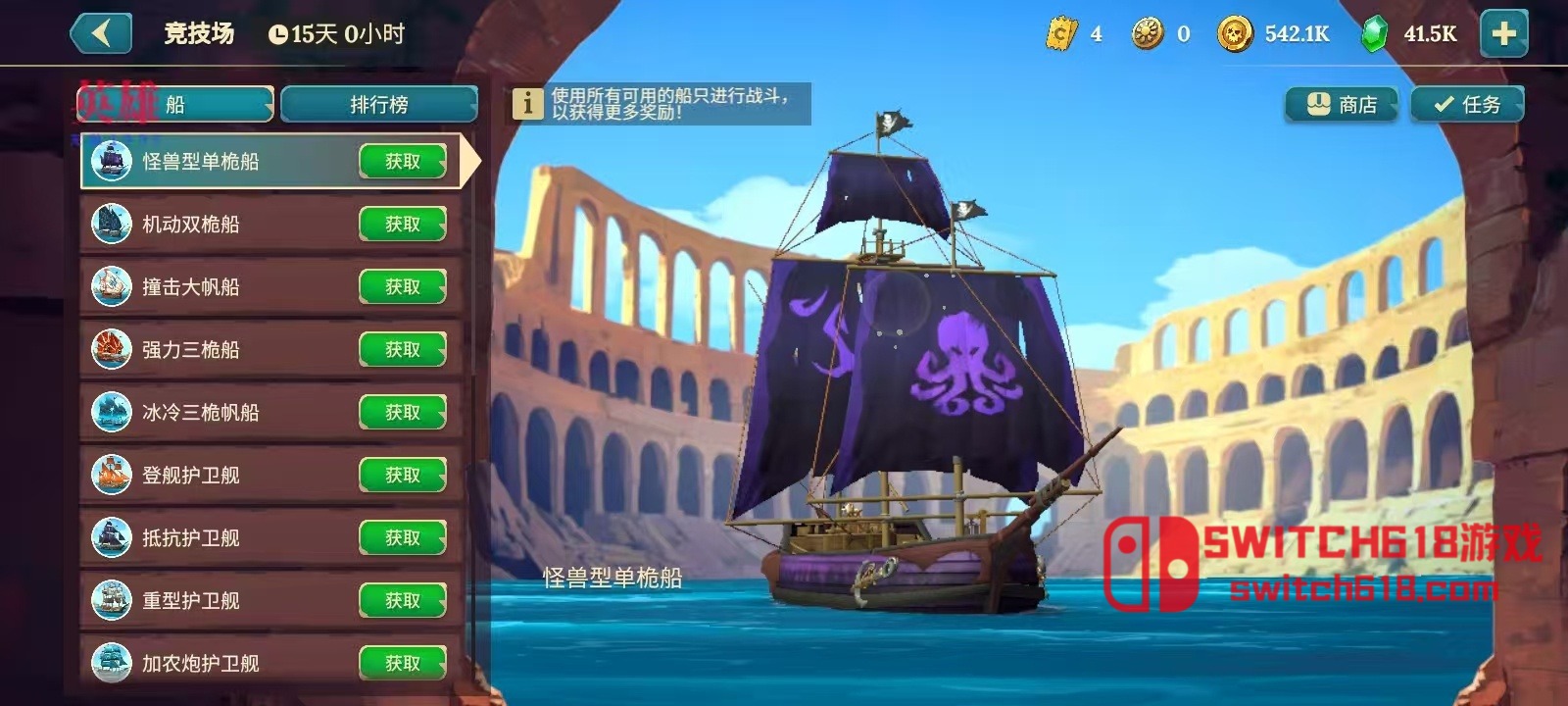Tap the back arrow to leave the arena

(x=101, y=32)
